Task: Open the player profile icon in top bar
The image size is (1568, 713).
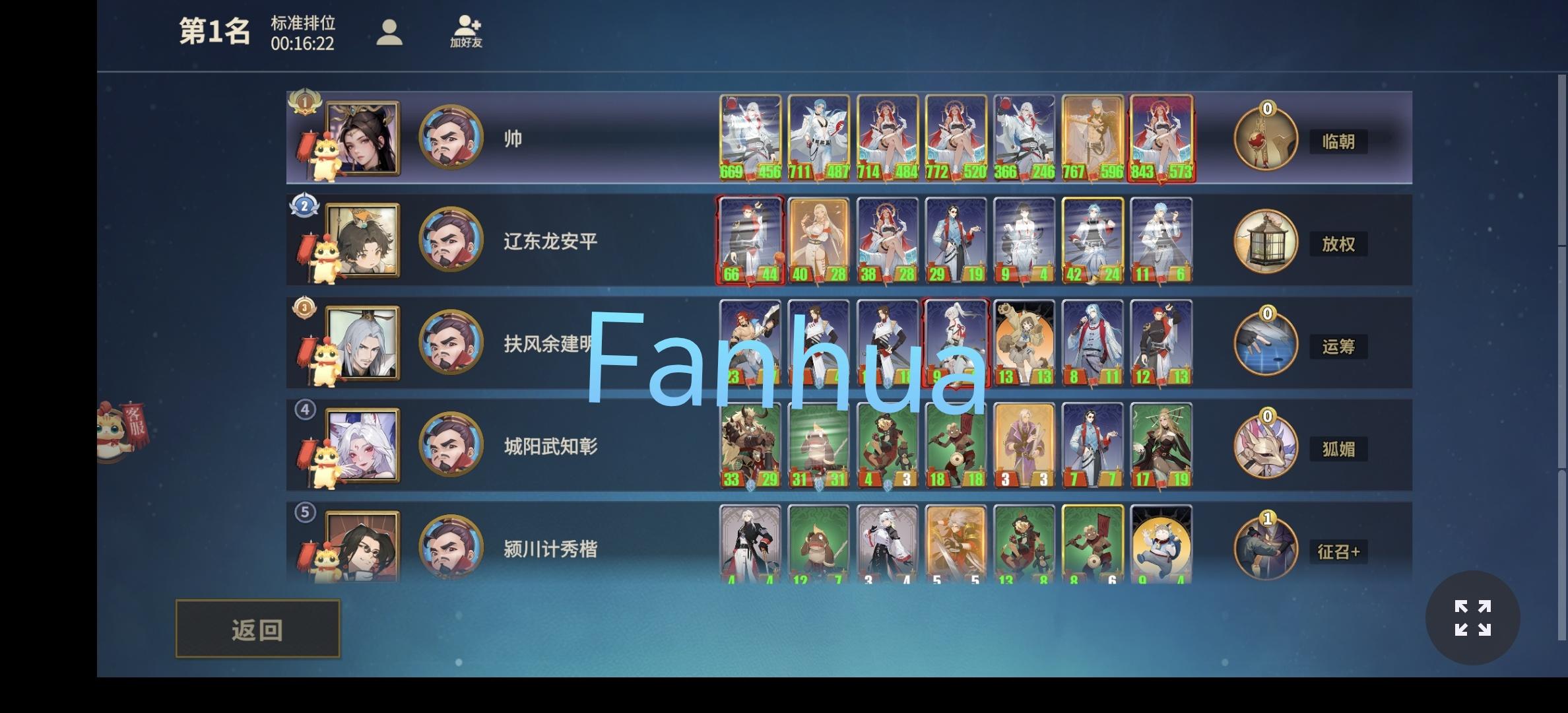Action: (x=391, y=32)
